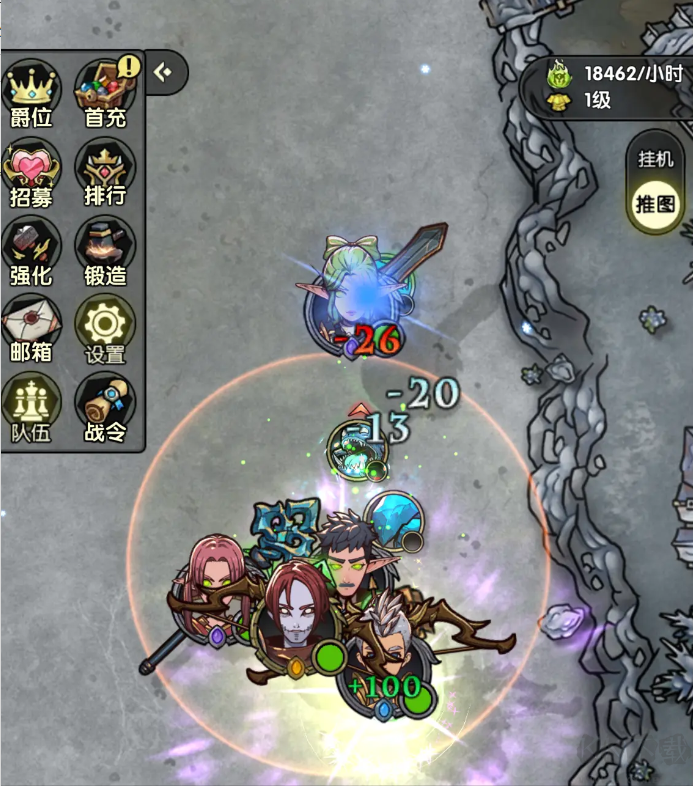Open the 首充 treasure chest offer
Viewport: 693px width, 786px height.
[x=105, y=94]
